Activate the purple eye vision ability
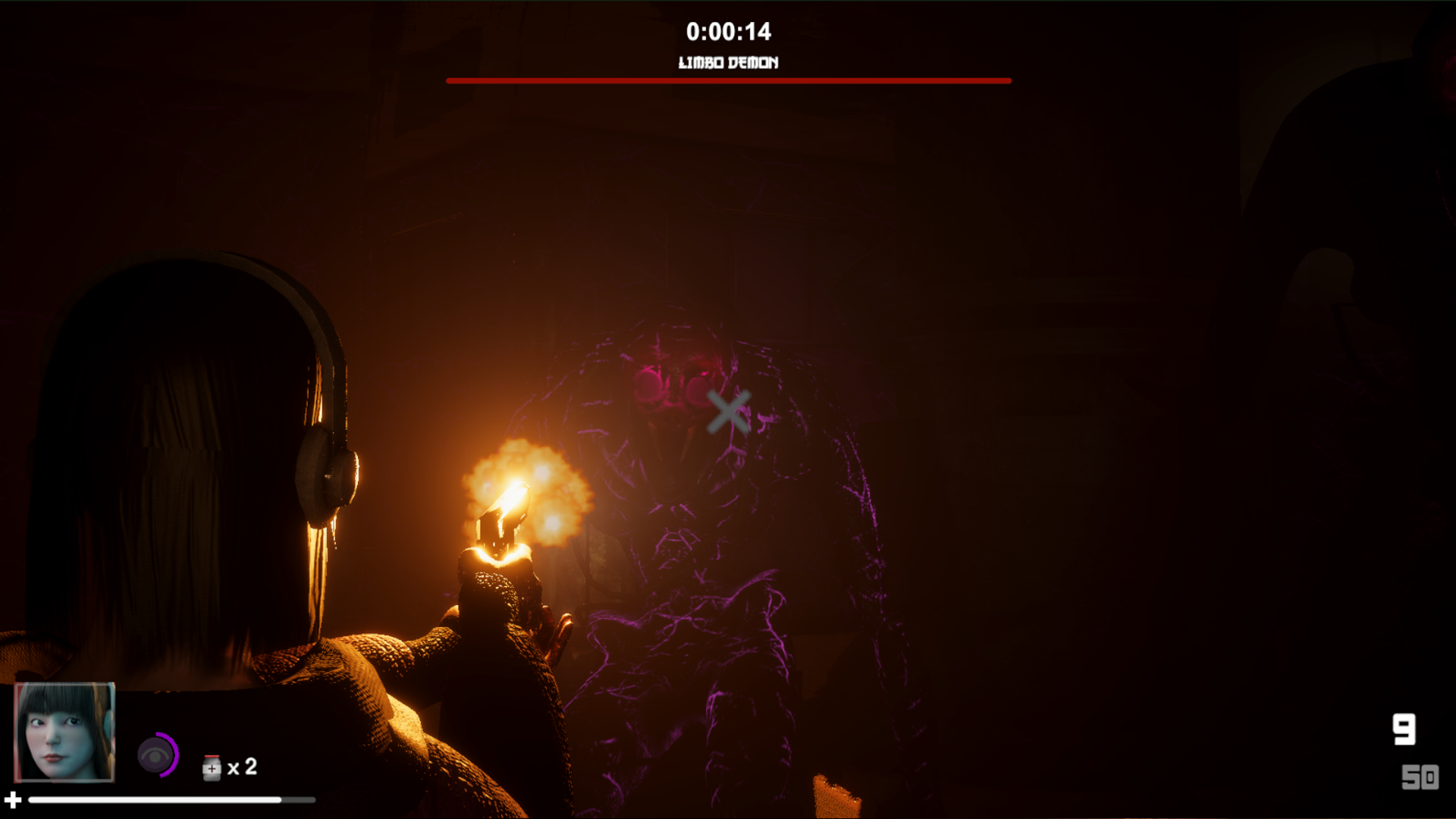The width and height of the screenshot is (1456, 819). (157, 755)
